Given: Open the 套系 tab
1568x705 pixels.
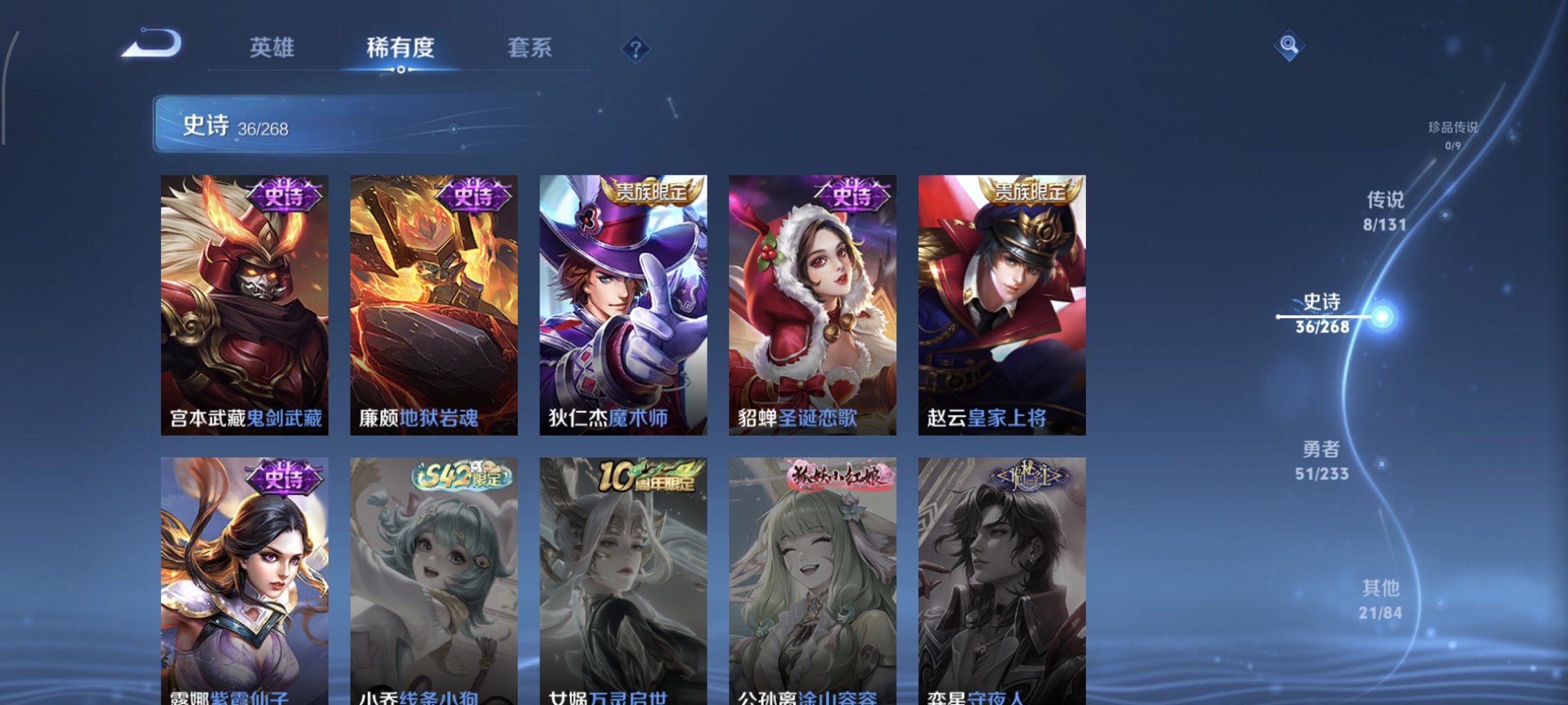Looking at the screenshot, I should (x=529, y=48).
